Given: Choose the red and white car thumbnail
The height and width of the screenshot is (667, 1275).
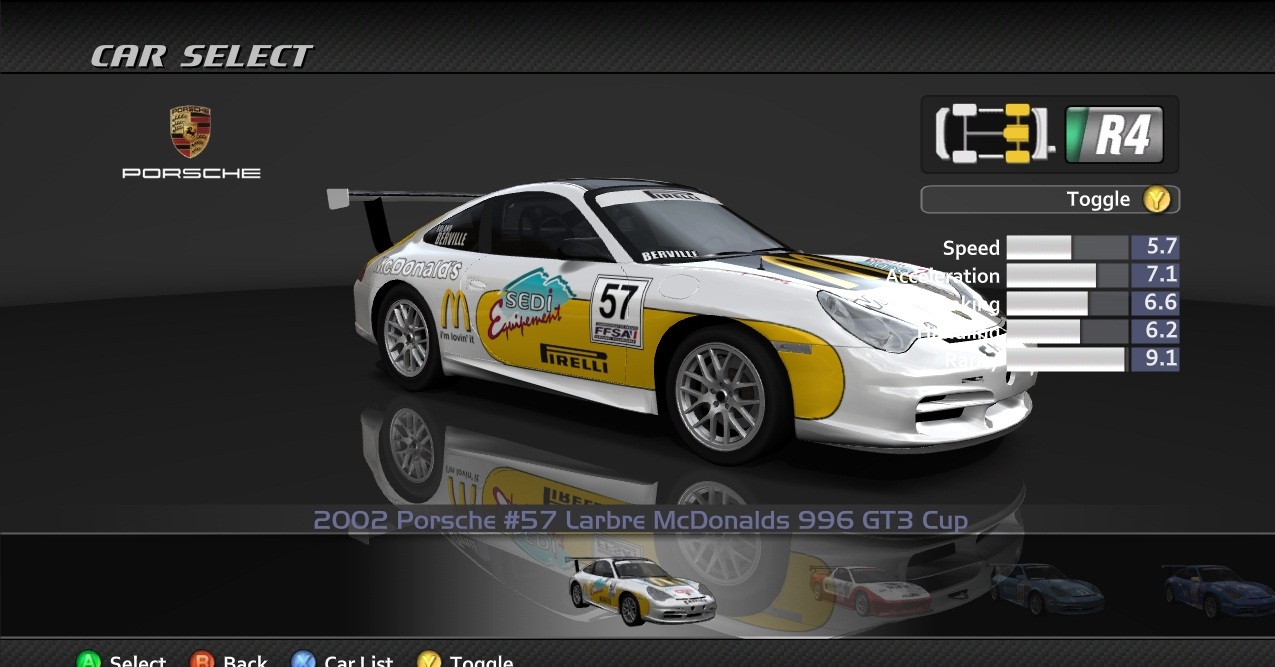Looking at the screenshot, I should point(868,590).
